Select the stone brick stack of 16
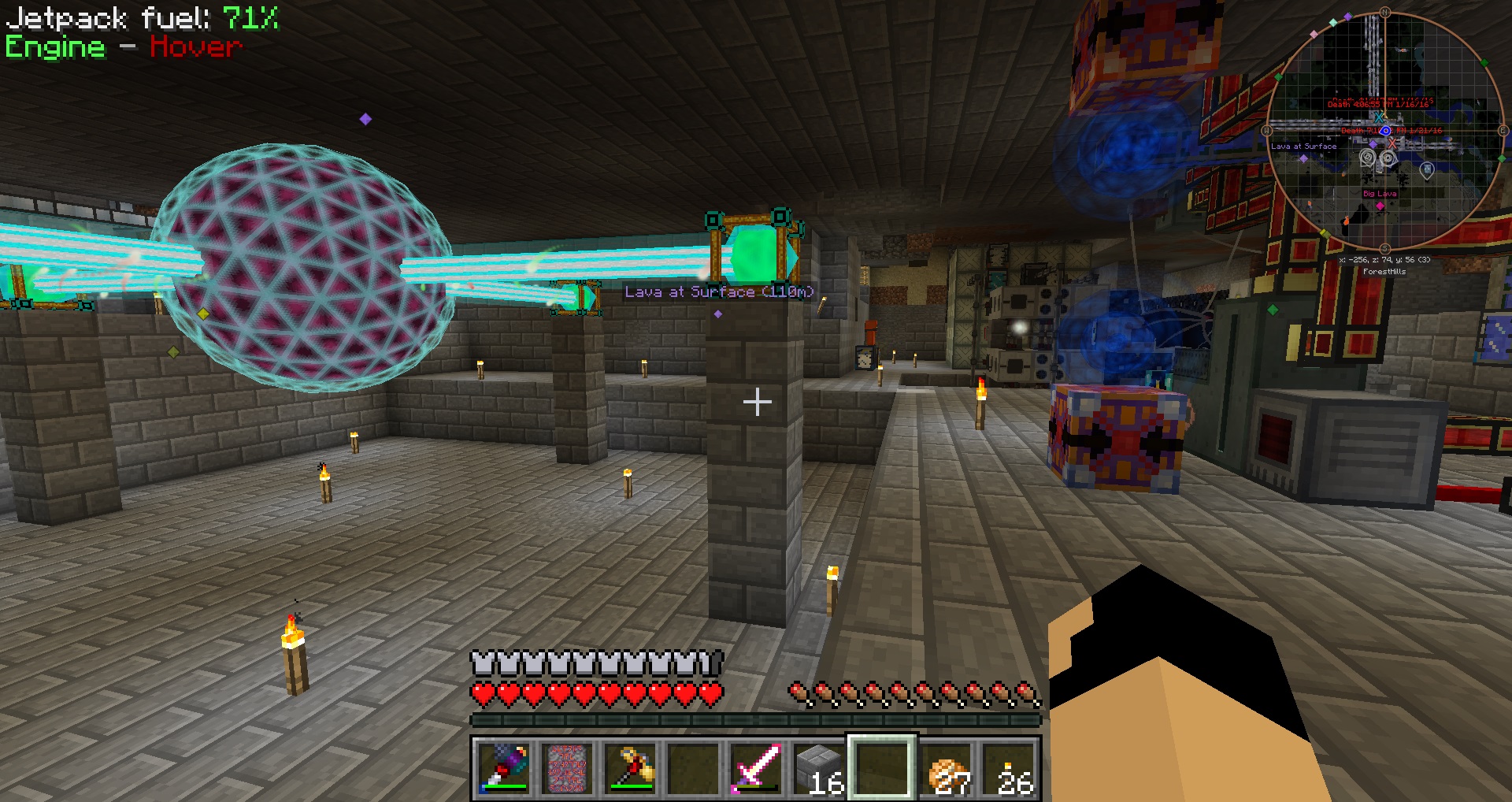Screen dimensions: 1512x802 819,767
